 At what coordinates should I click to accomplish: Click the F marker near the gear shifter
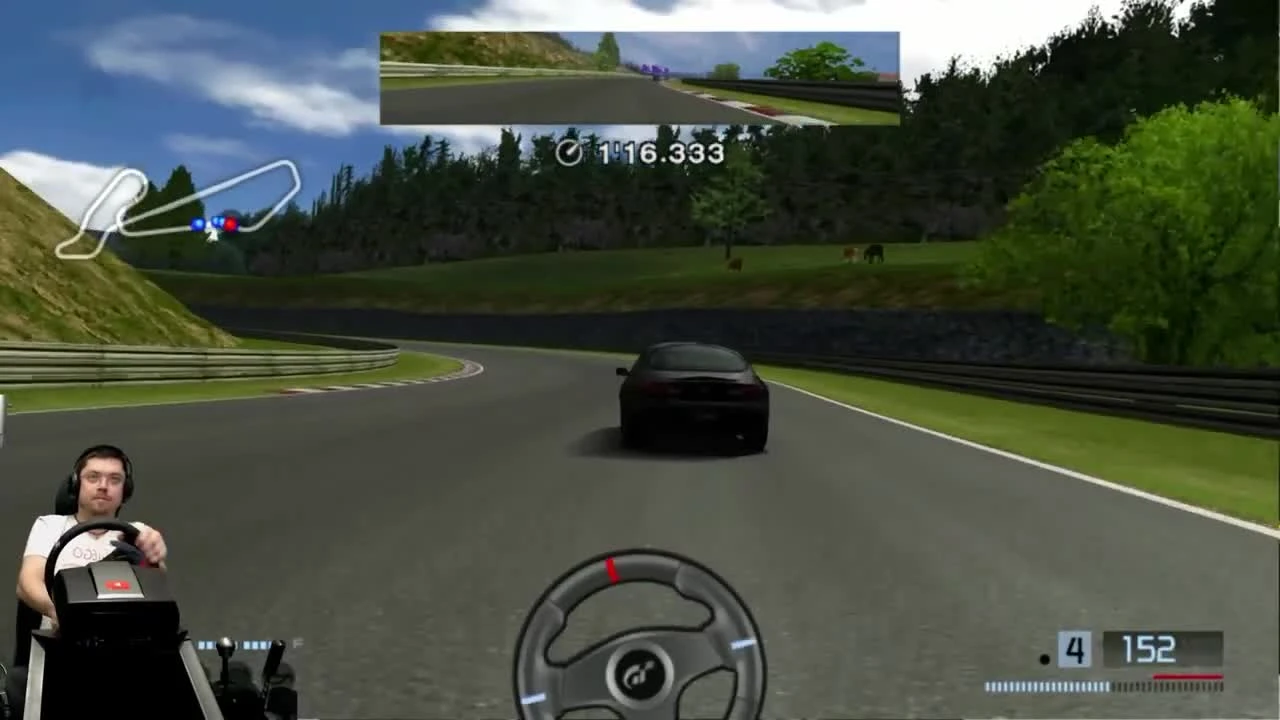297,643
